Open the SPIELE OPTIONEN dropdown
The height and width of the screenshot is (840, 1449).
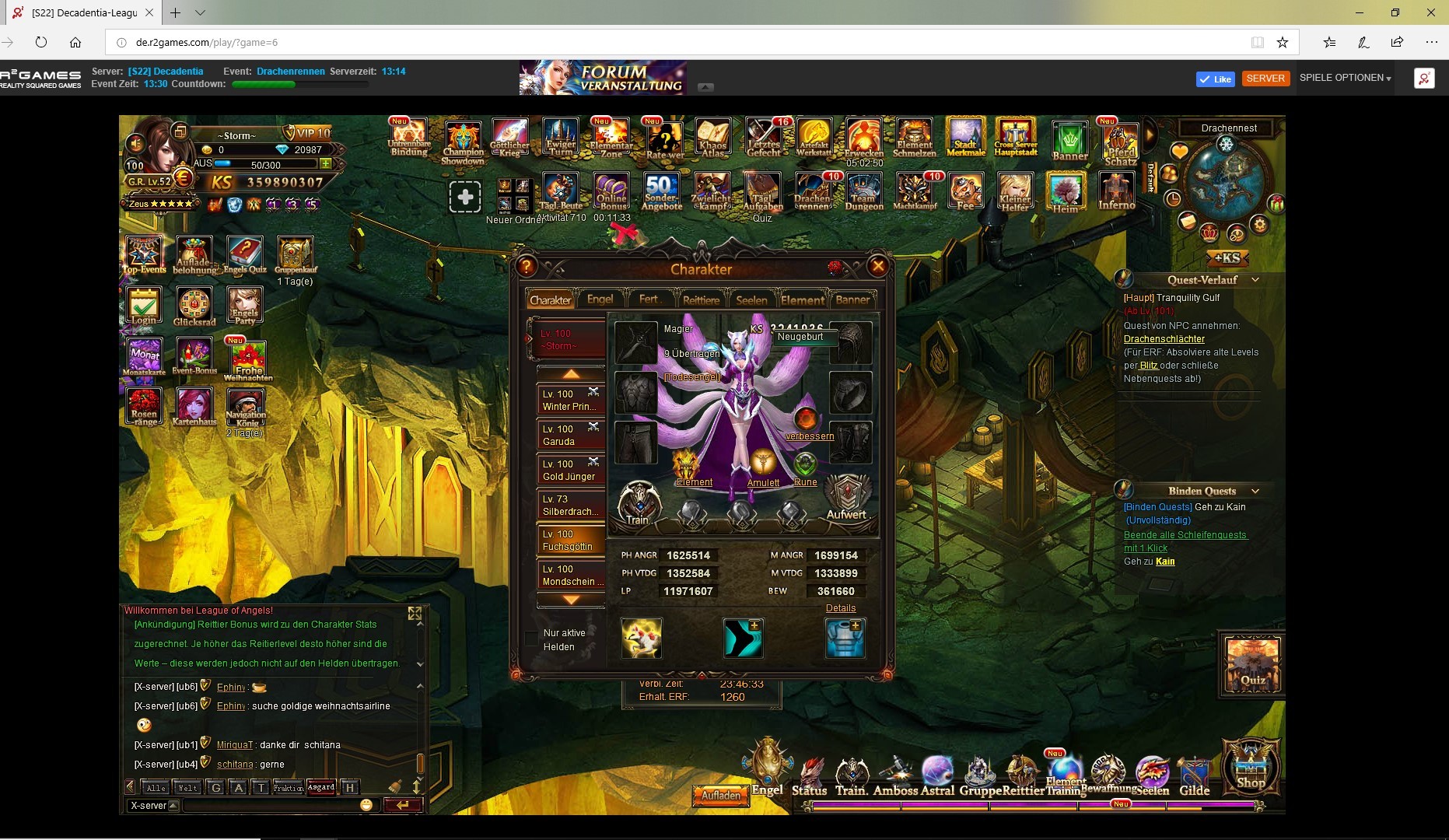[x=1345, y=78]
